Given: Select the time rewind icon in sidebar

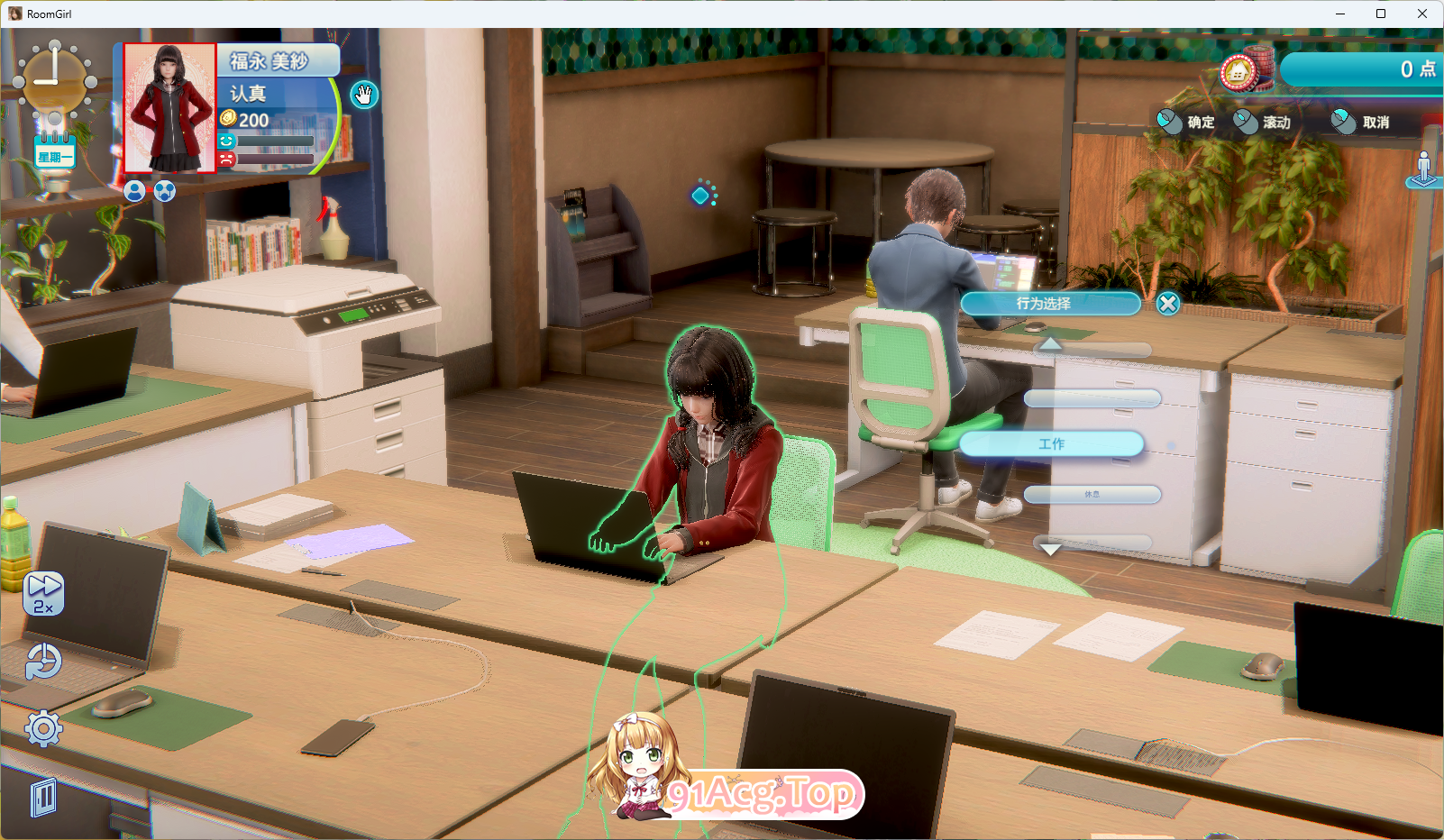Looking at the screenshot, I should (41, 662).
